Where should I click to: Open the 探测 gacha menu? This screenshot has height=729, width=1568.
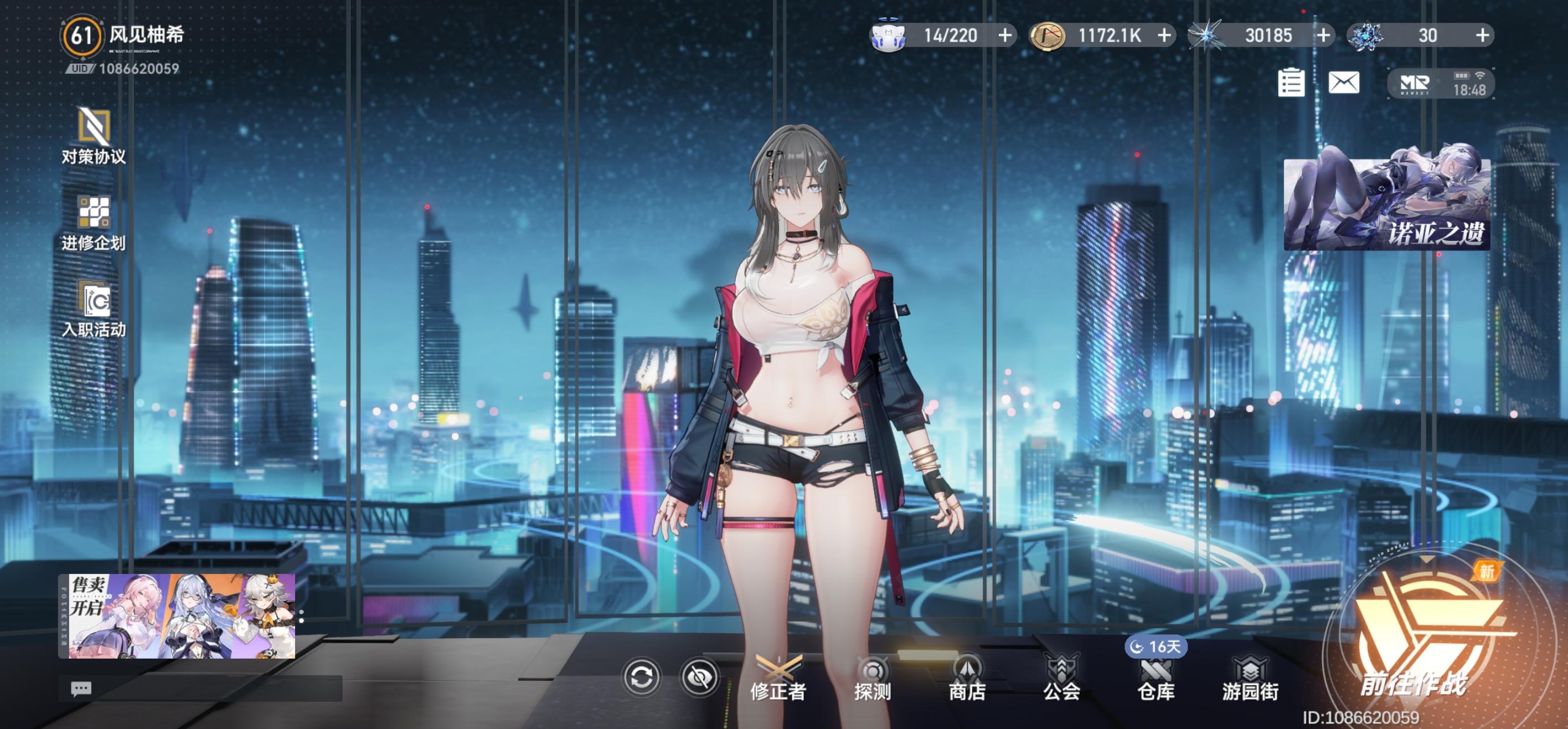pyautogui.click(x=872, y=679)
